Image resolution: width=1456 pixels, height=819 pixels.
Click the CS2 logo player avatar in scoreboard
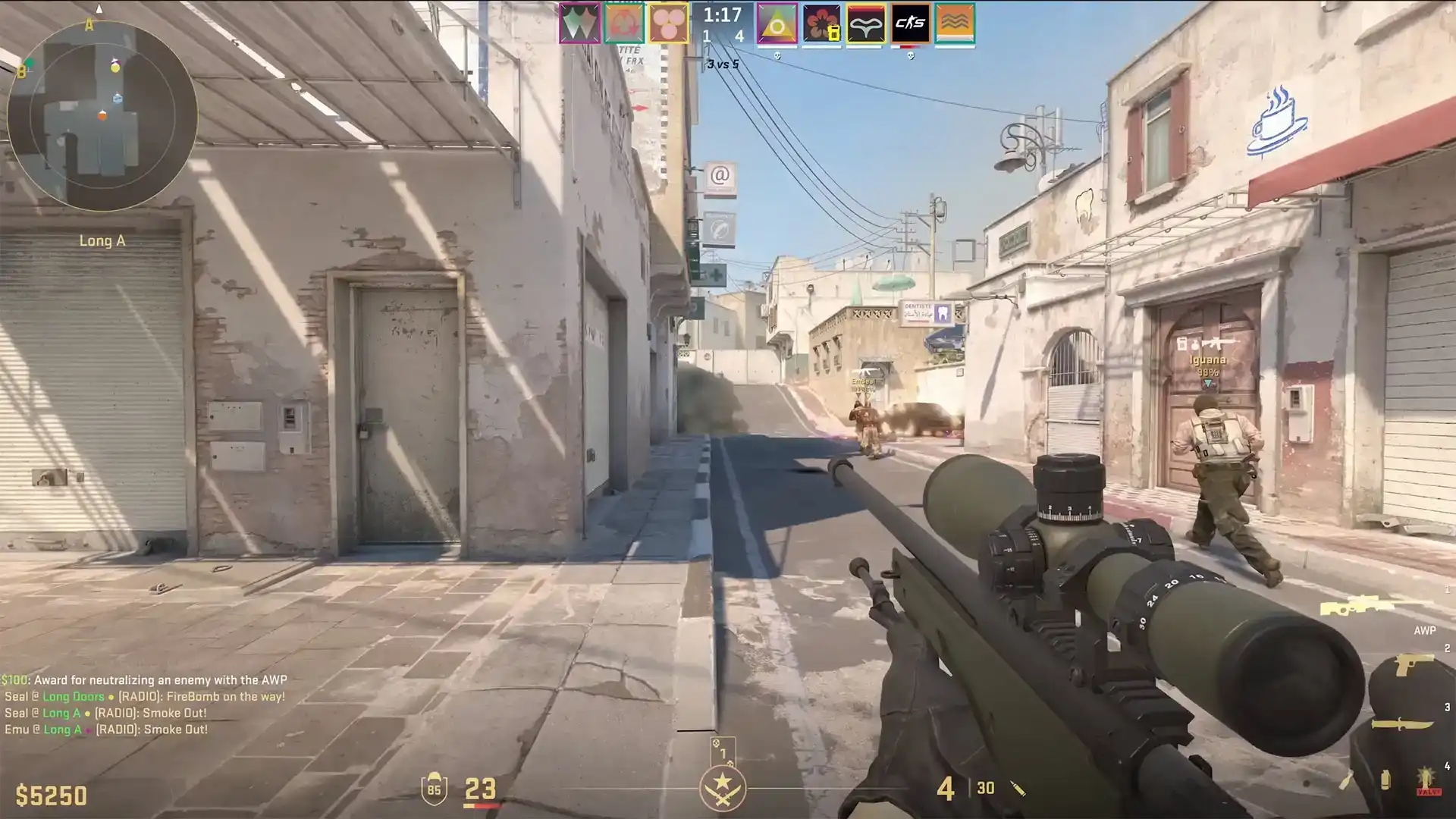pyautogui.click(x=910, y=24)
